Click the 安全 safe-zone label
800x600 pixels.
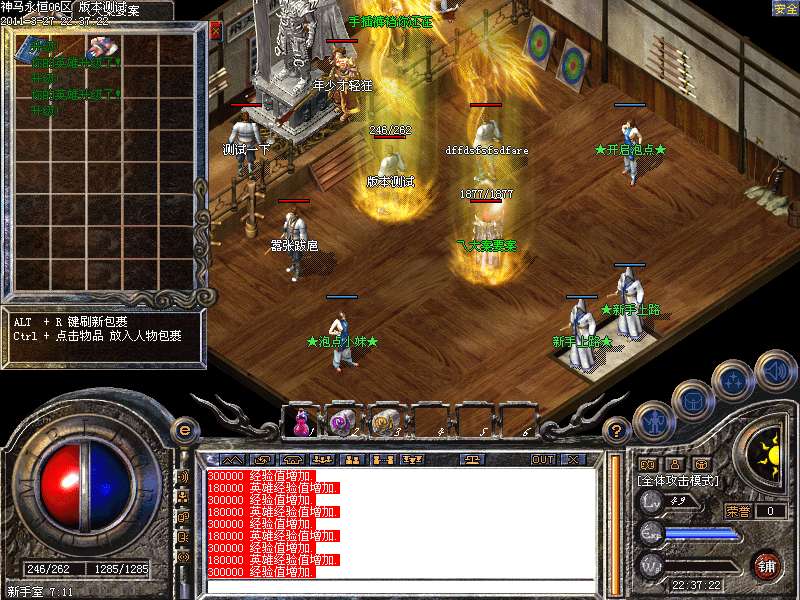[785, 9]
